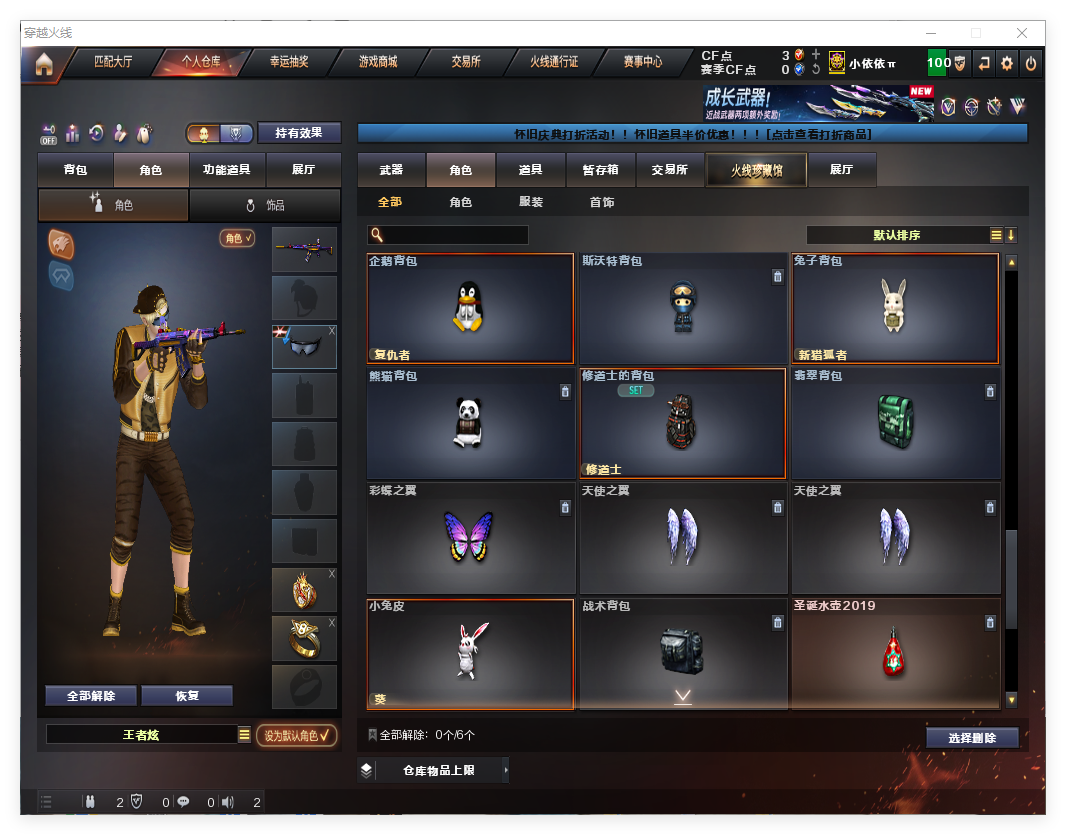
Task: Open the 游戏商城 game shop
Action: (x=378, y=62)
